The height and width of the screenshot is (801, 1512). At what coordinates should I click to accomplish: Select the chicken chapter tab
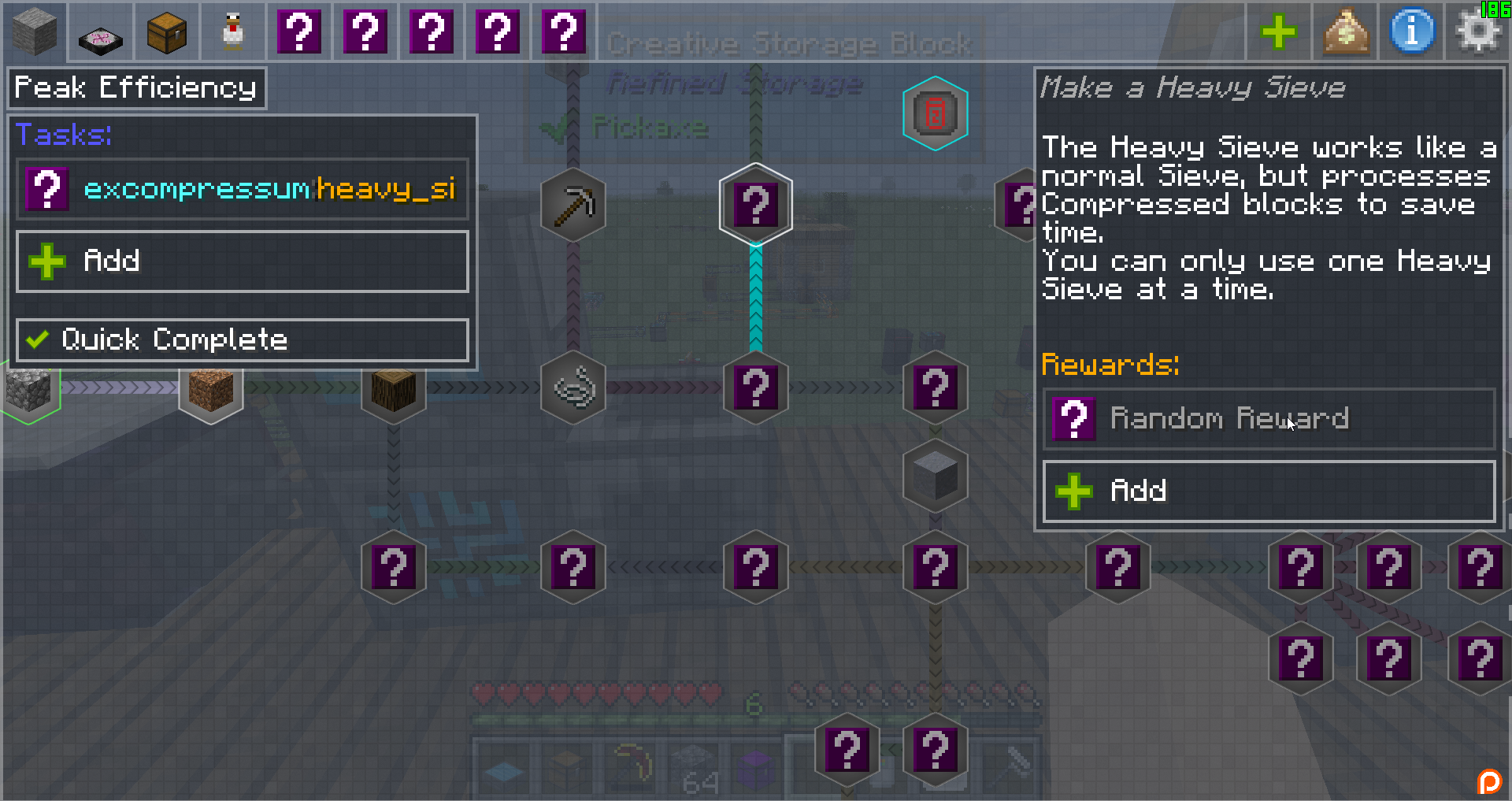click(x=233, y=32)
